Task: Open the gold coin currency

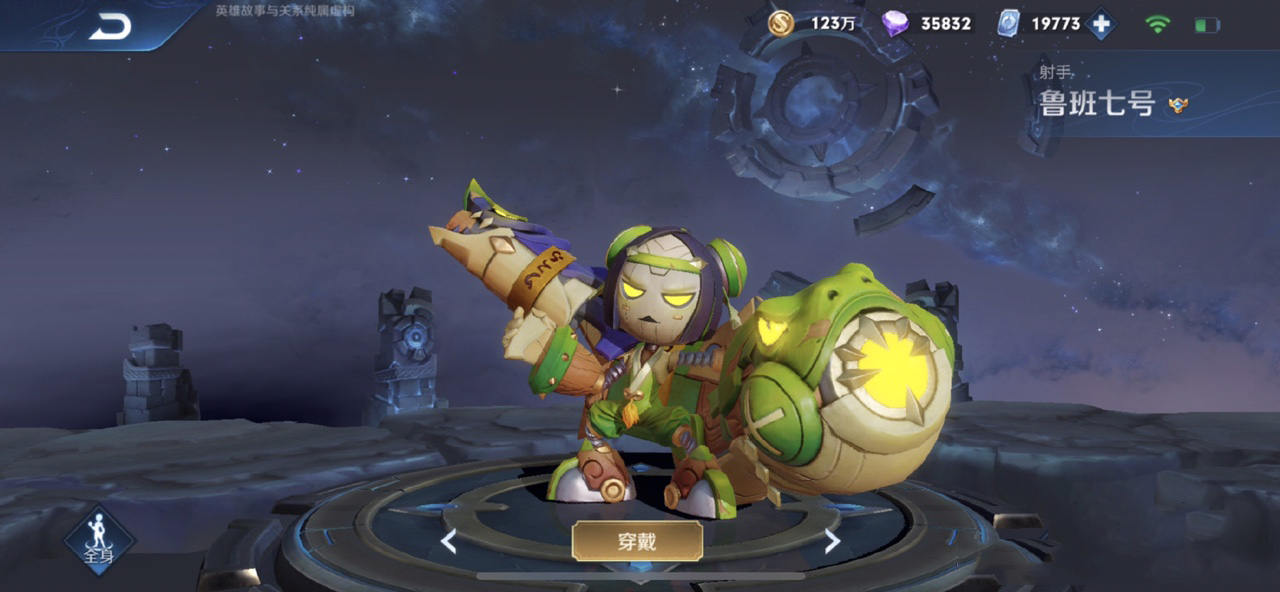Action: tap(781, 23)
